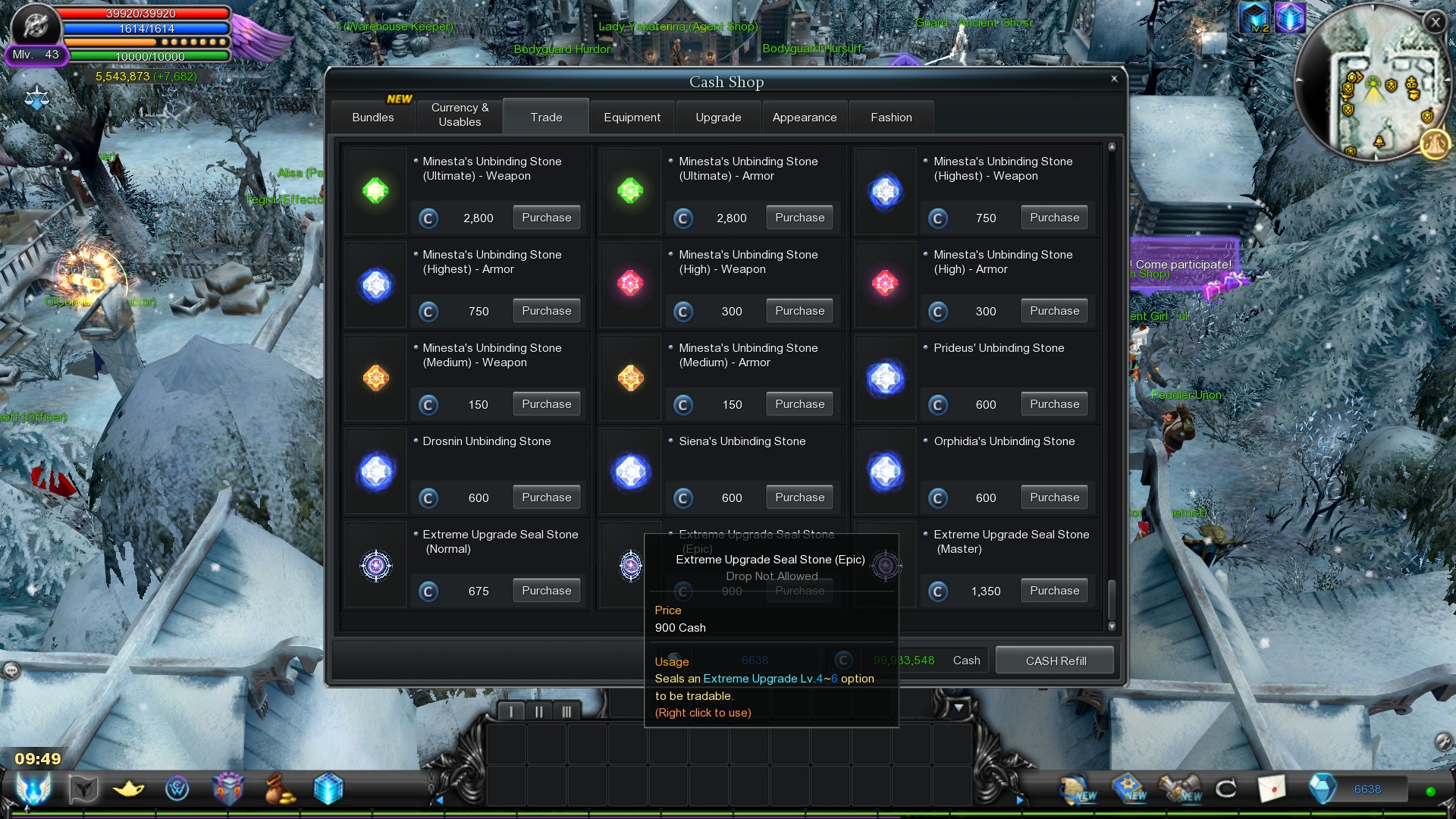Go to the Upgrade tab
1456x819 pixels.
coord(718,118)
